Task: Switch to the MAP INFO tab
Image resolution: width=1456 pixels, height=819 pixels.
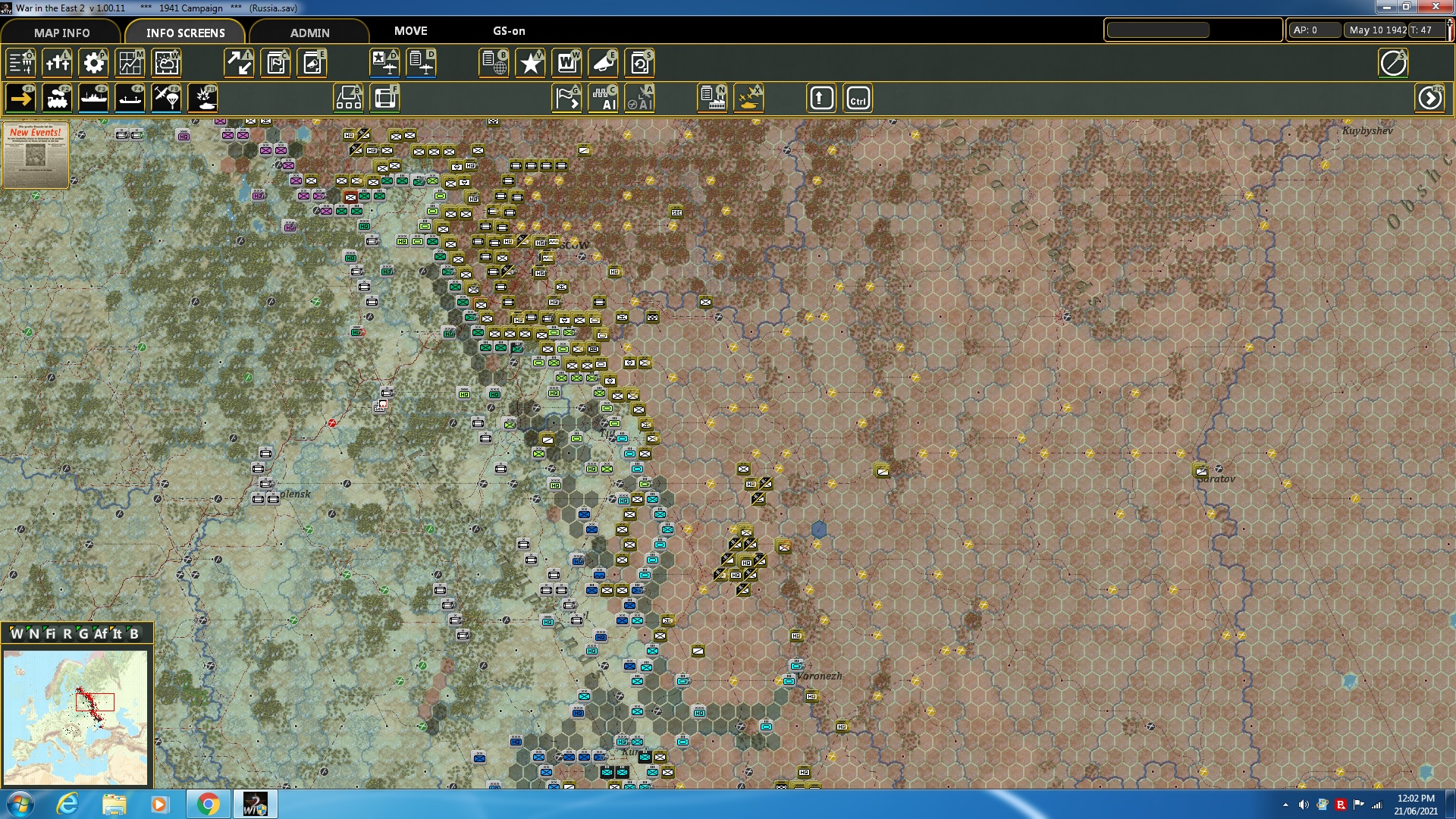Action: click(x=61, y=33)
